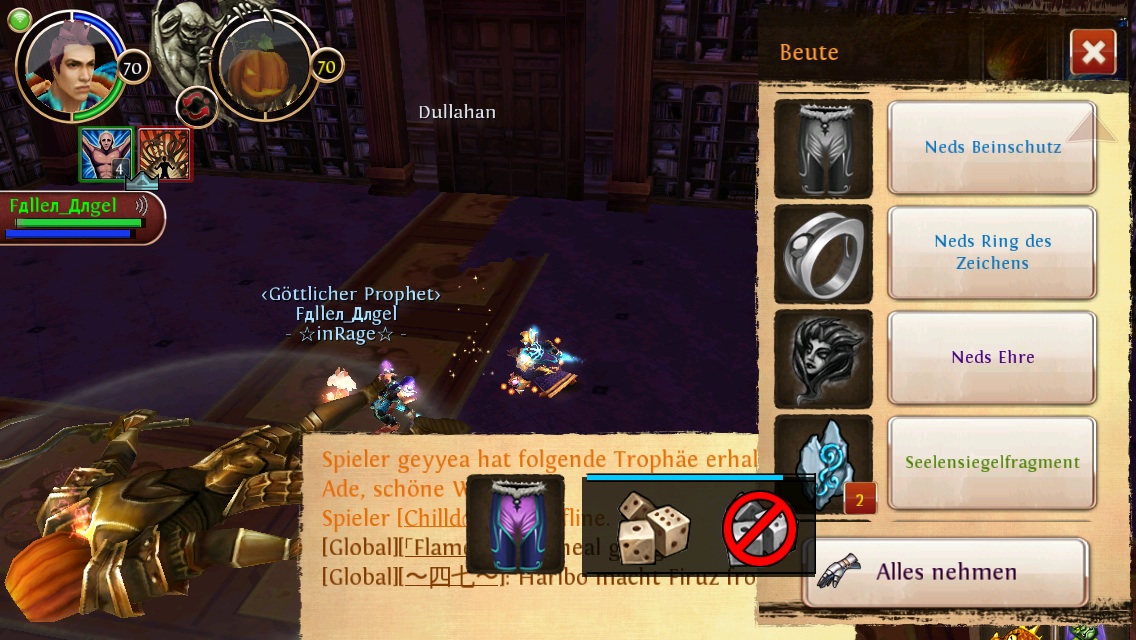Inspect the woman's head loot icon
The width and height of the screenshot is (1136, 640).
point(823,358)
